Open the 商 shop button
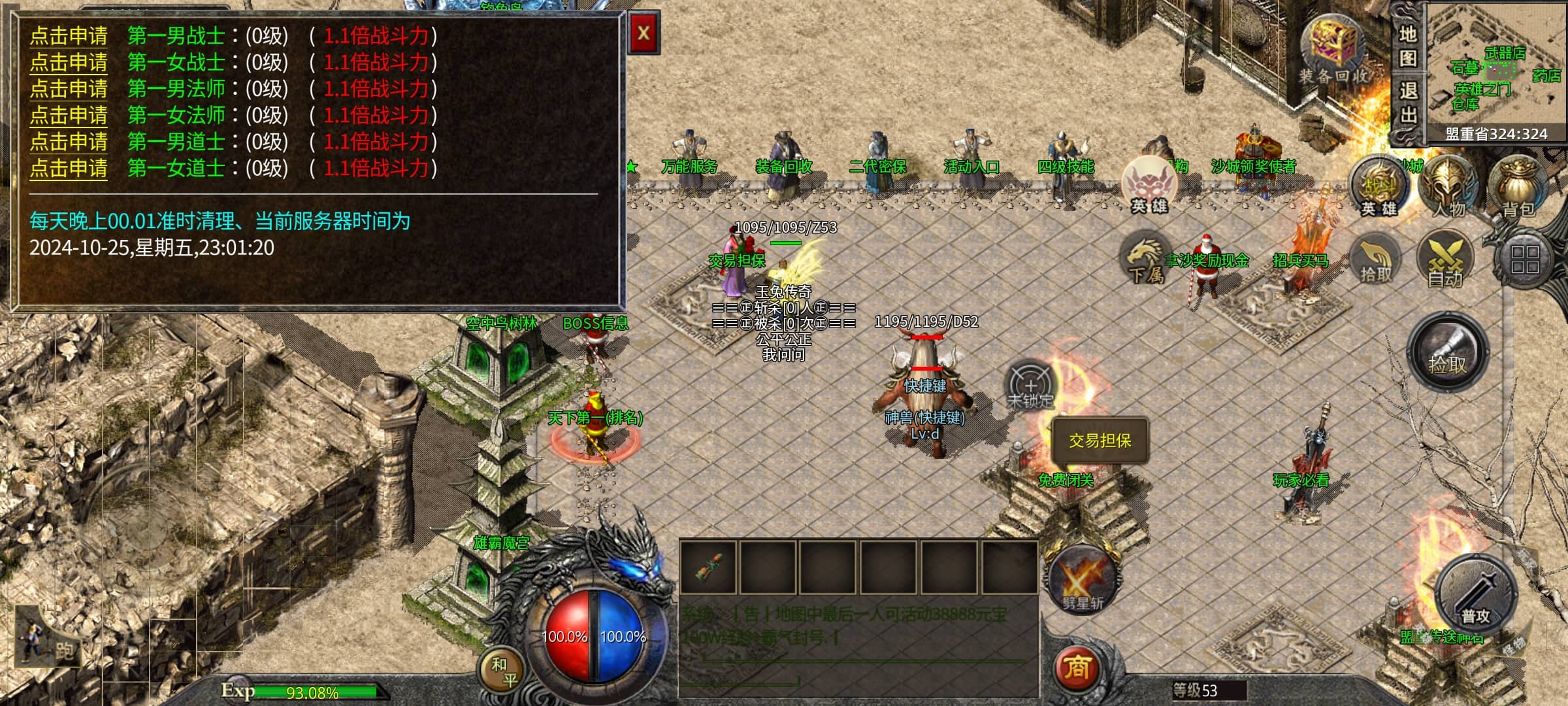 pos(1077,668)
